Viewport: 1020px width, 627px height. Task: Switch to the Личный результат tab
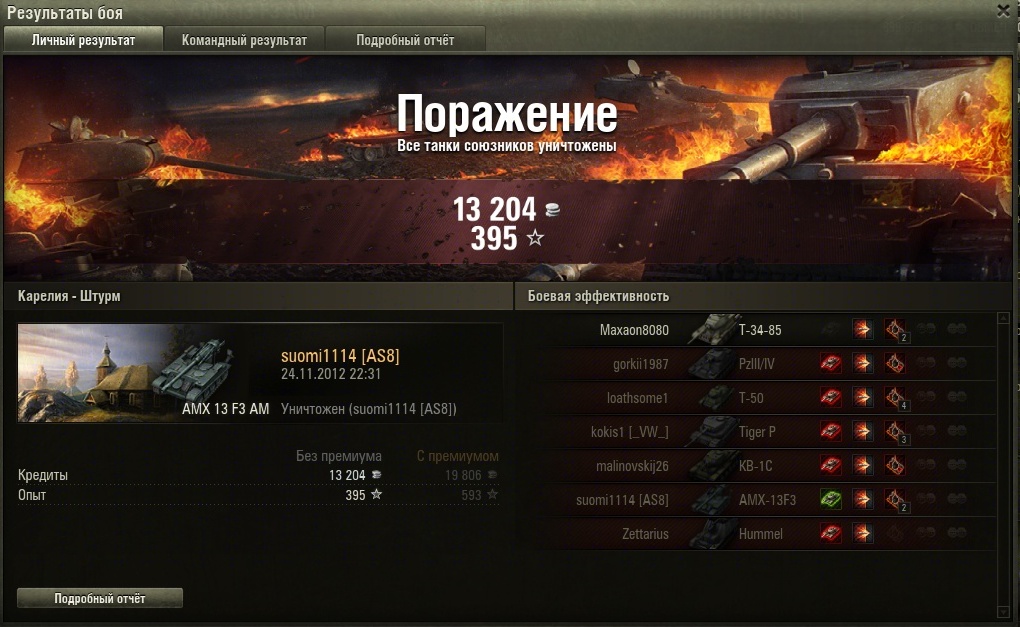coord(83,40)
